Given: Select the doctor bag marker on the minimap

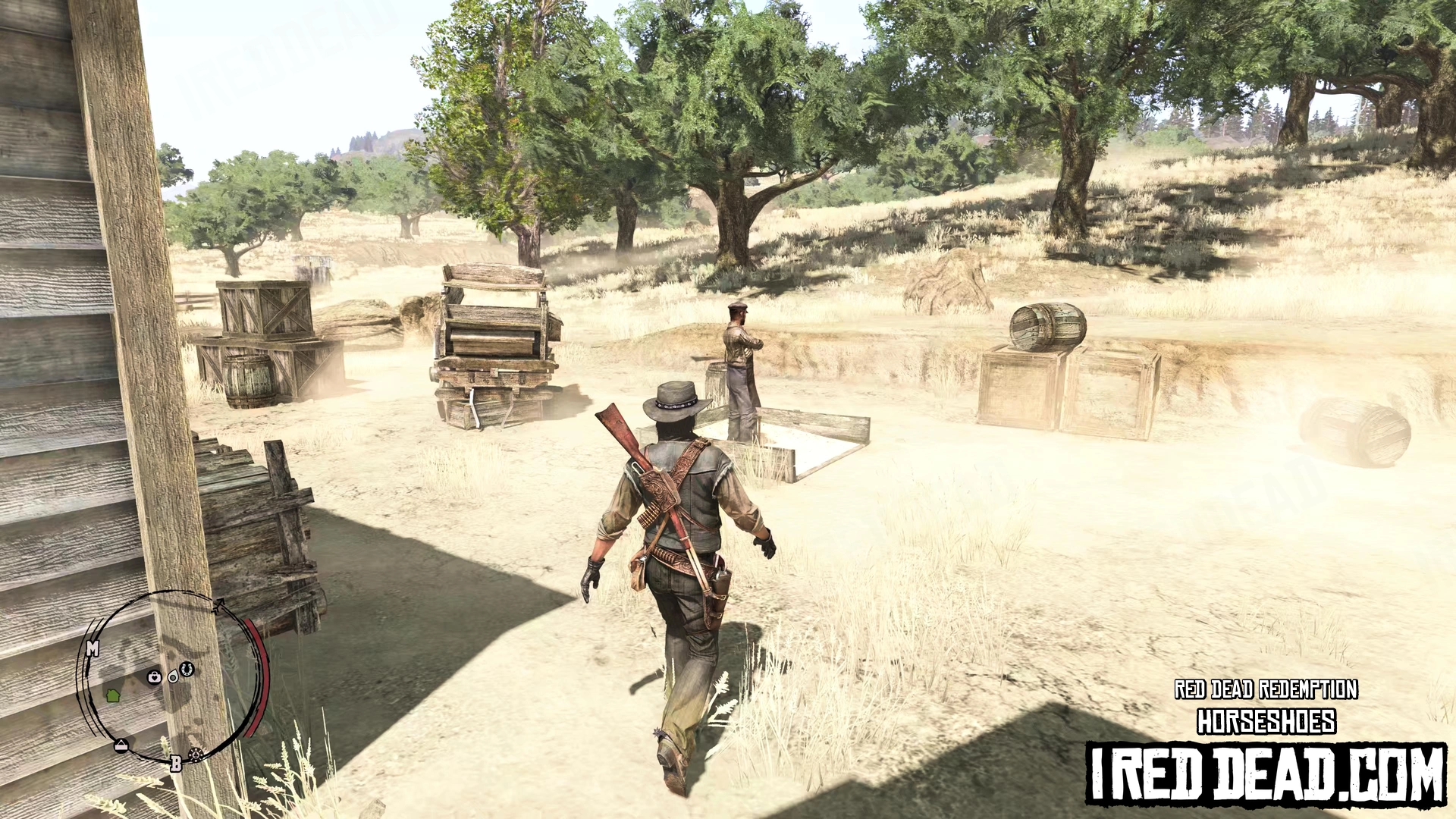Looking at the screenshot, I should point(155,676).
